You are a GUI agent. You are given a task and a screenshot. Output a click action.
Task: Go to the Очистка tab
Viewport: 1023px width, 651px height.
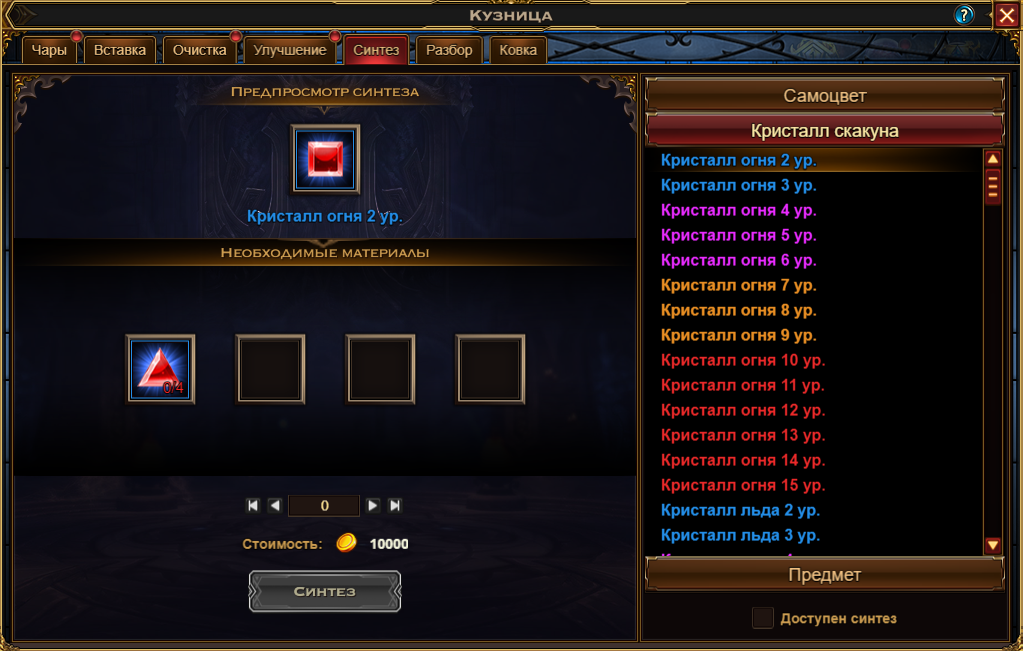[200, 50]
